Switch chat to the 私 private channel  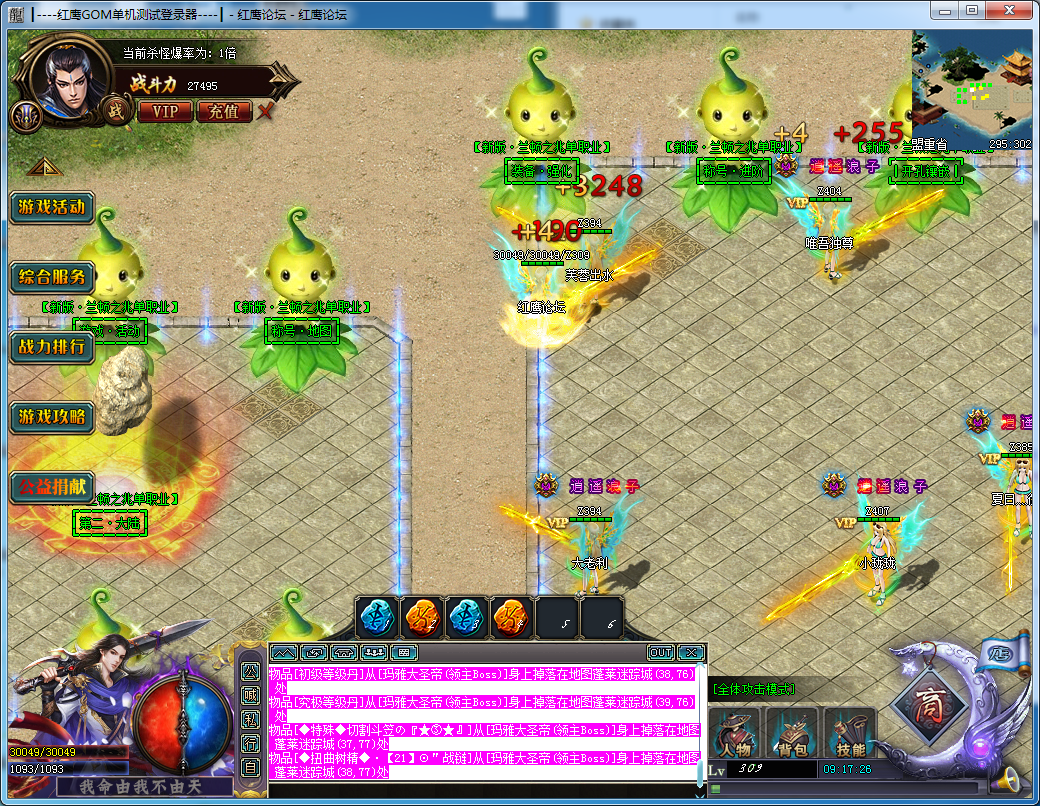click(250, 719)
